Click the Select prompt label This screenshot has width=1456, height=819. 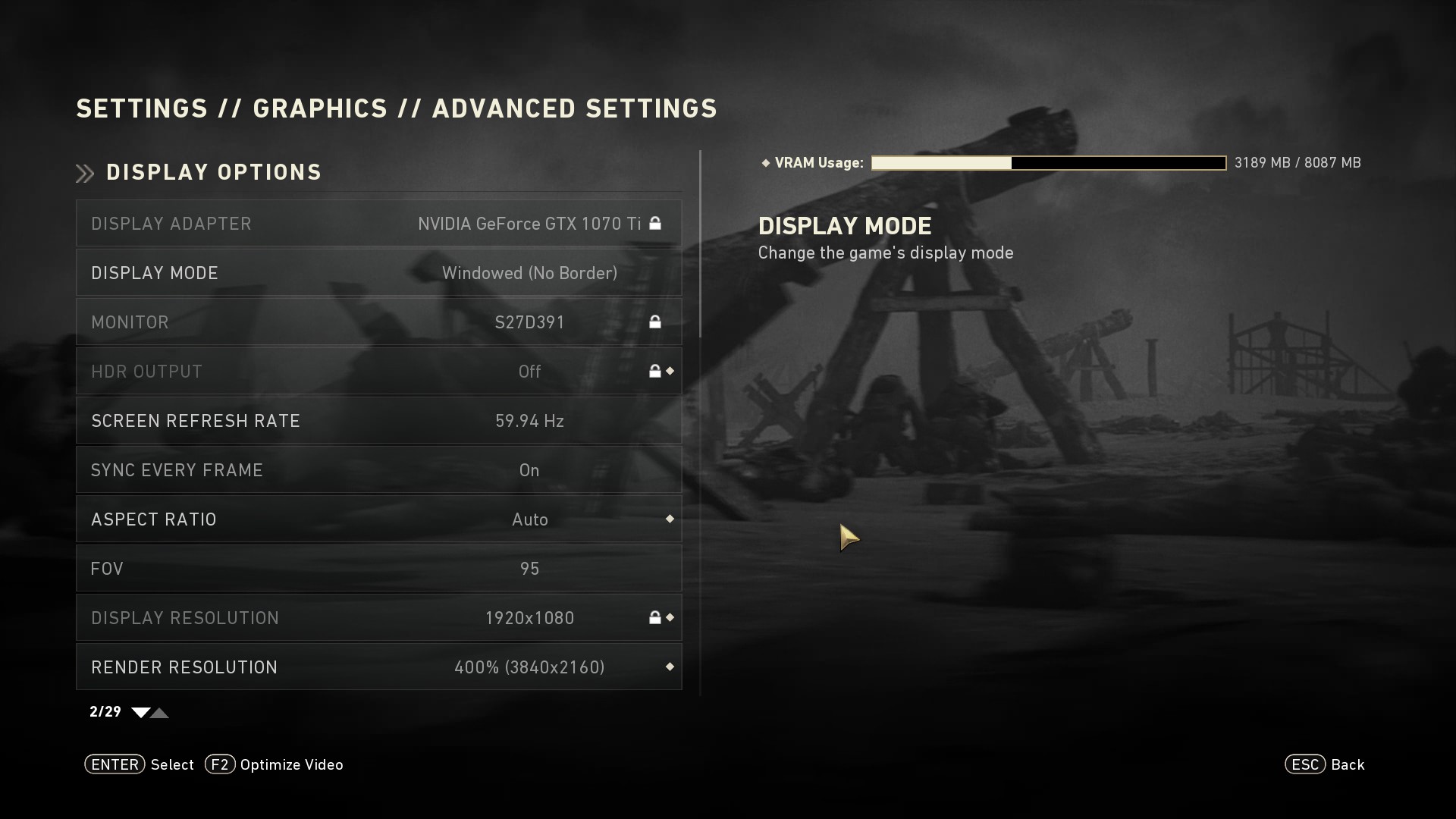(172, 764)
